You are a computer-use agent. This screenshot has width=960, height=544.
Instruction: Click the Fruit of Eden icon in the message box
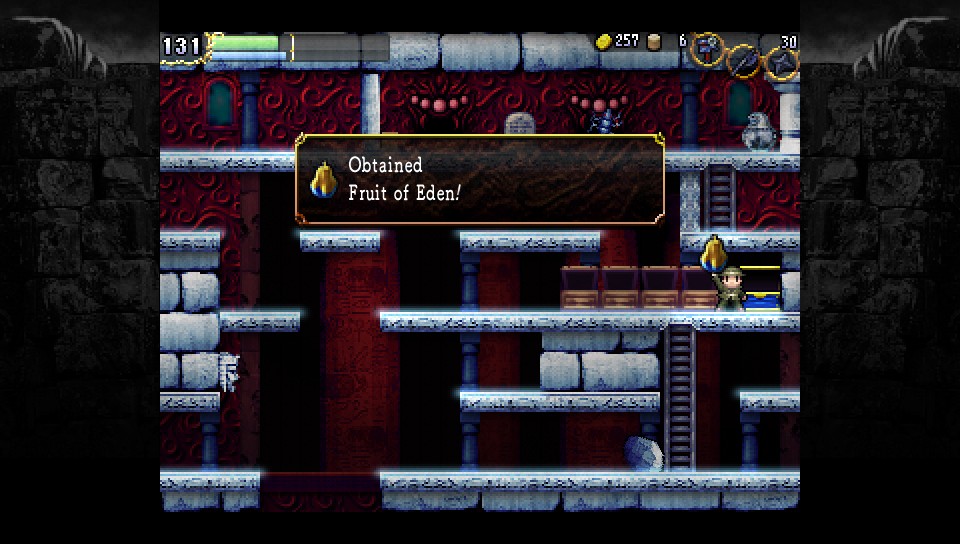pyautogui.click(x=322, y=178)
